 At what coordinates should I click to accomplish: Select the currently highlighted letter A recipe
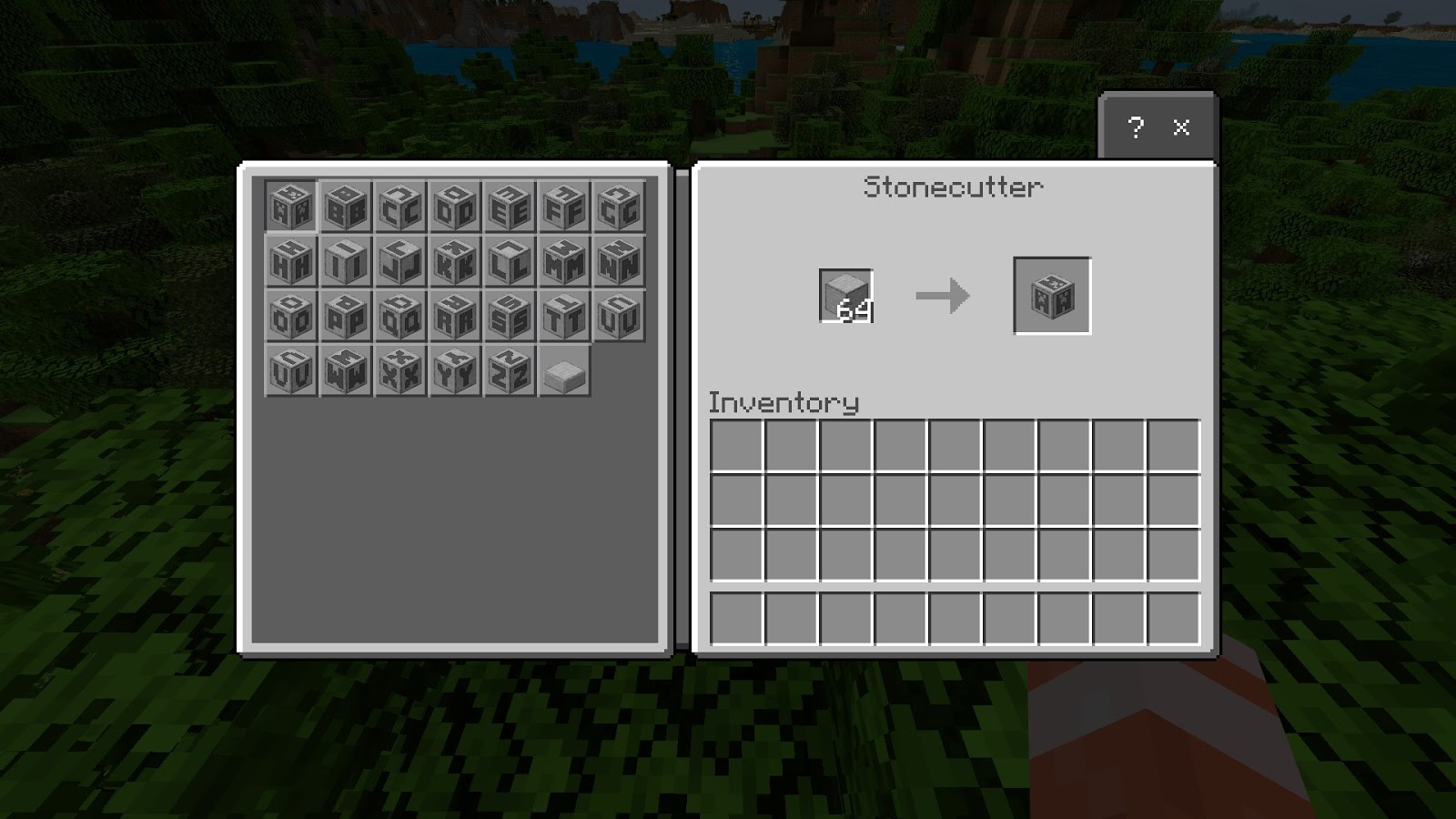289,207
